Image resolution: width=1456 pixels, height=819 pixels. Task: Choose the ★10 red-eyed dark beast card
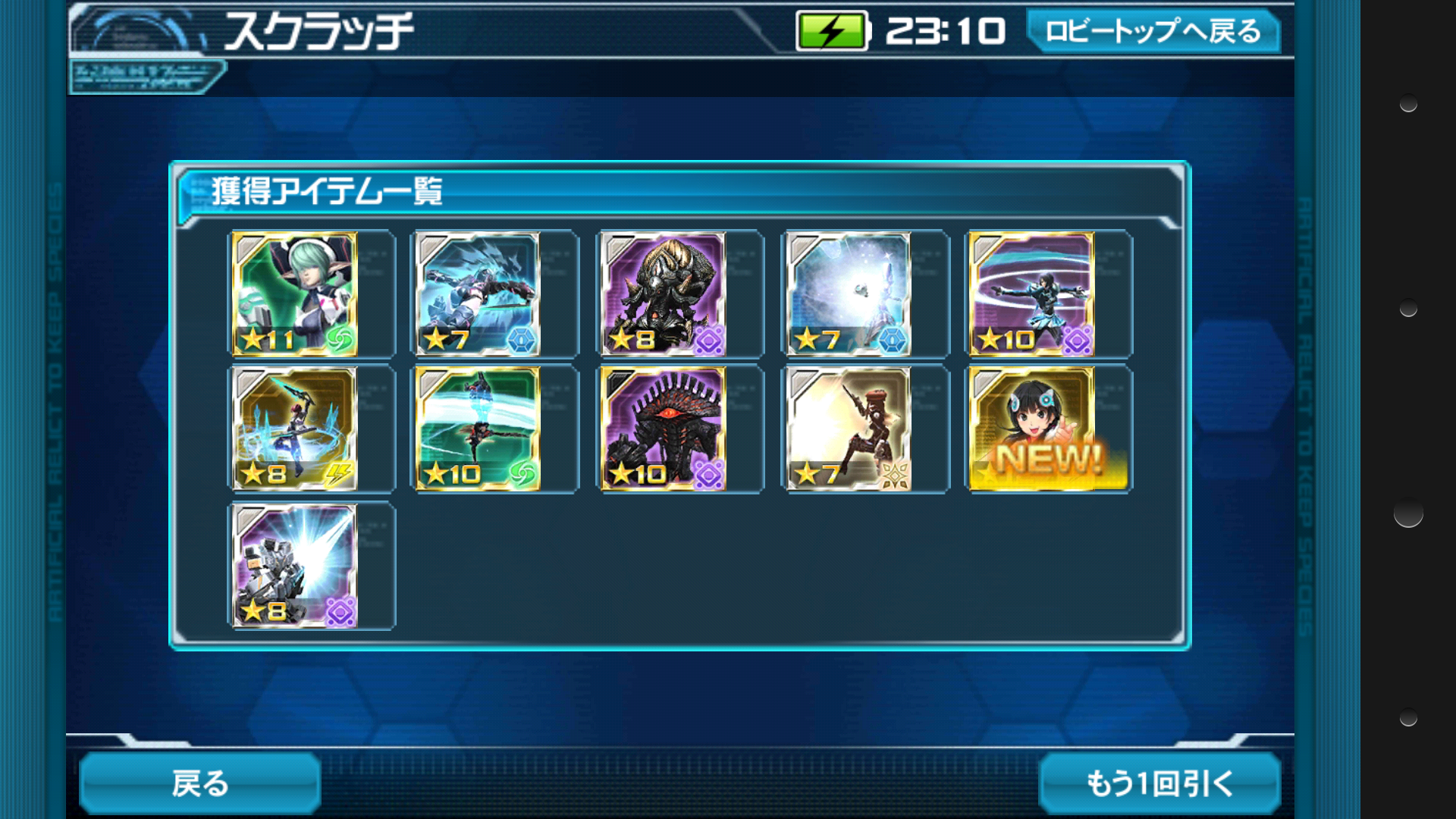point(663,429)
